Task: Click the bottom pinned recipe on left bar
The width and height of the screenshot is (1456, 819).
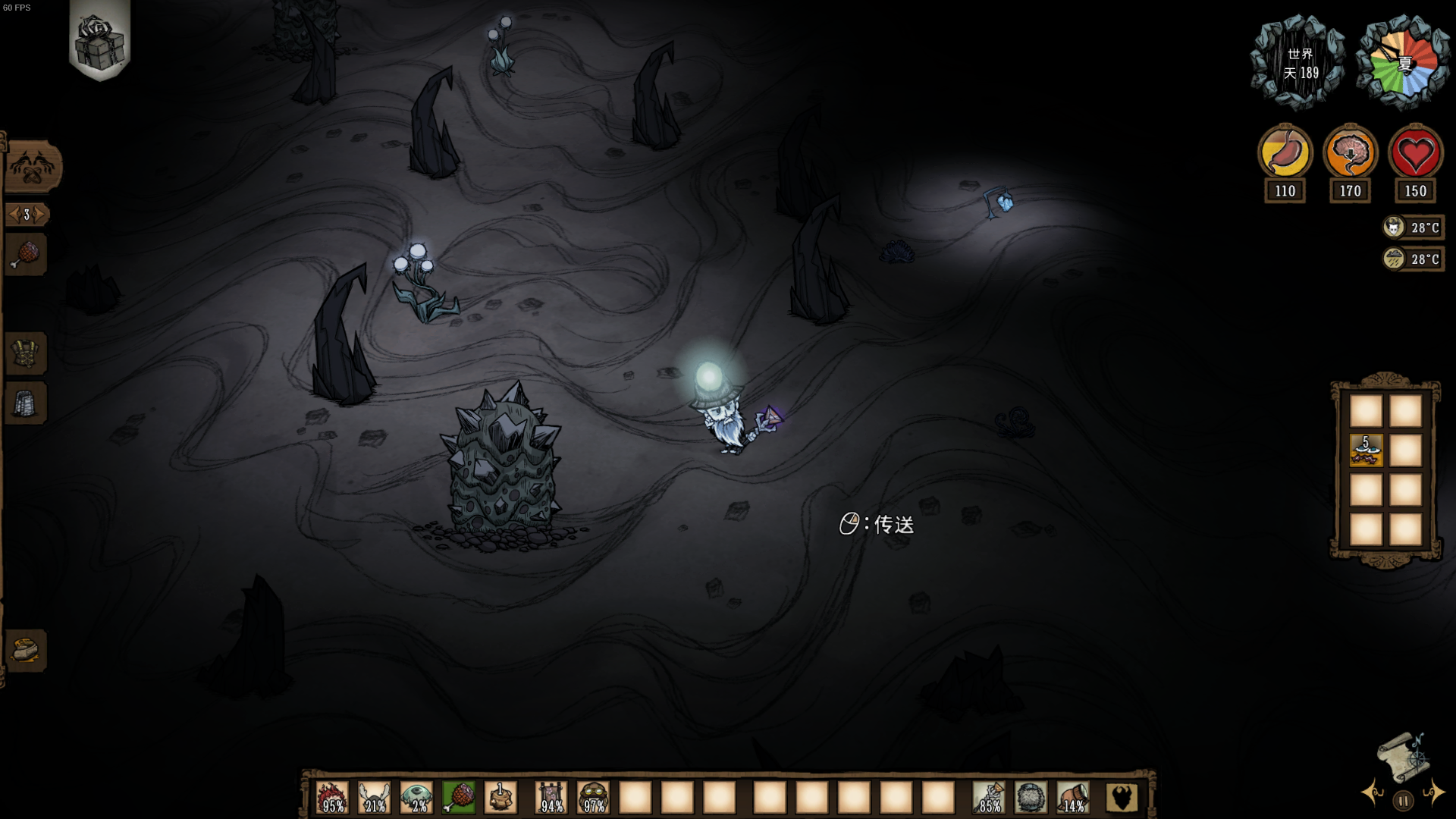Action: click(27, 650)
